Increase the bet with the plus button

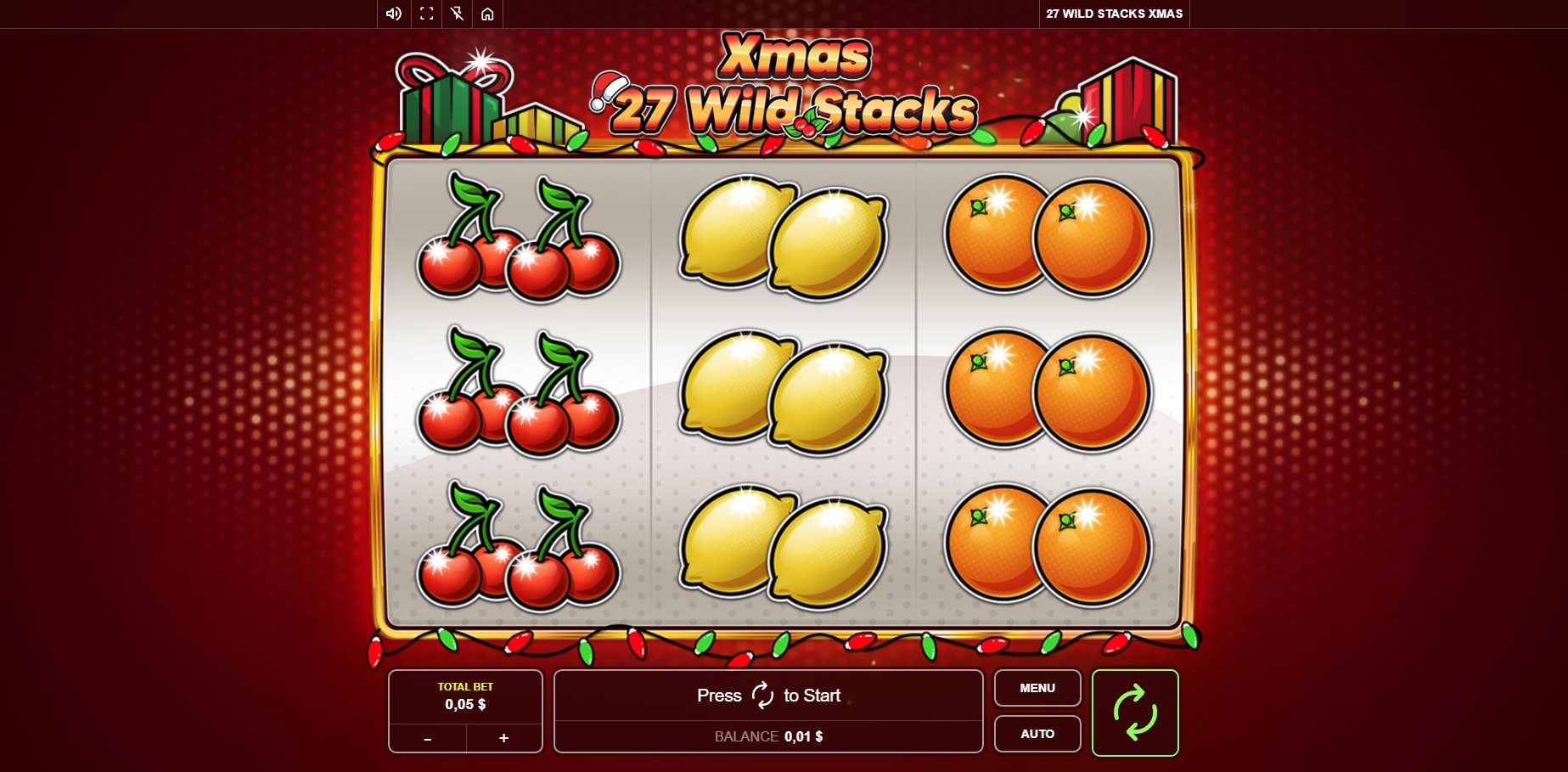503,738
